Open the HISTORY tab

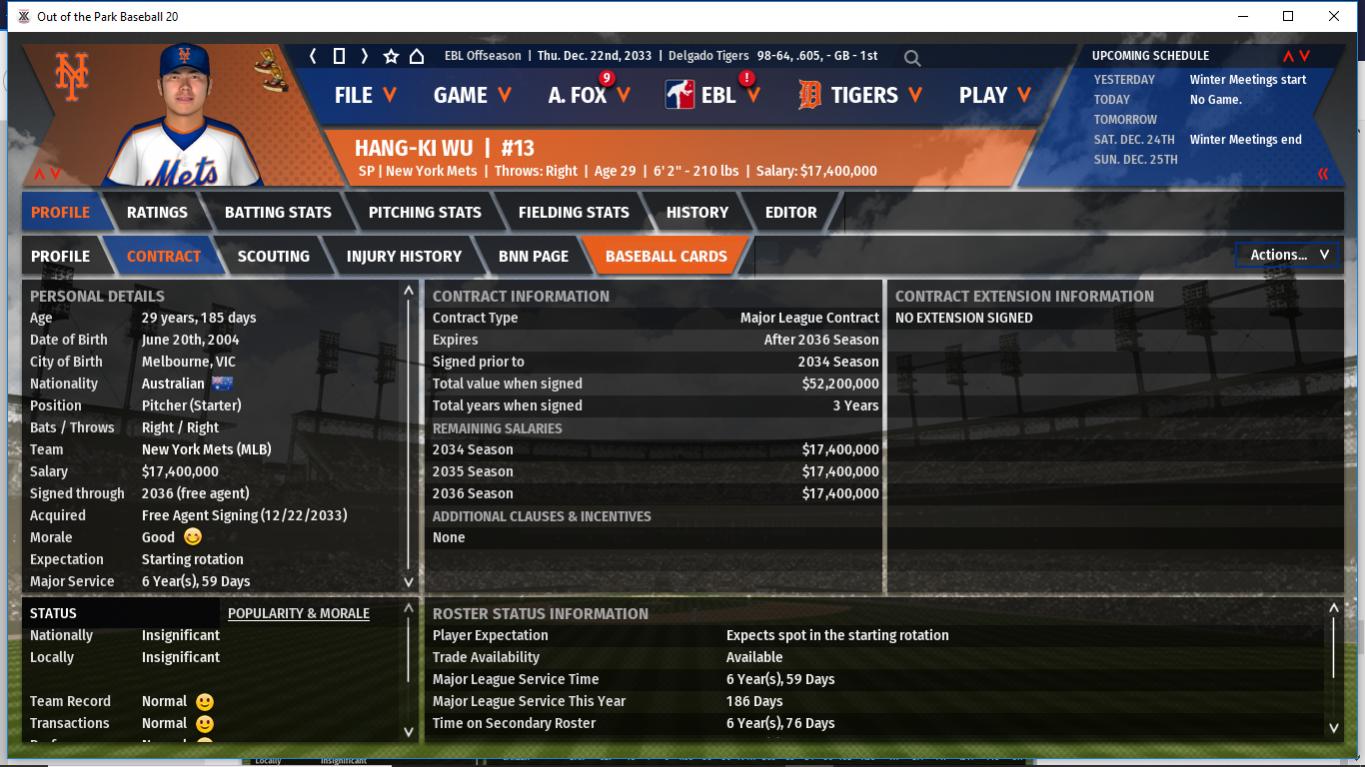697,212
